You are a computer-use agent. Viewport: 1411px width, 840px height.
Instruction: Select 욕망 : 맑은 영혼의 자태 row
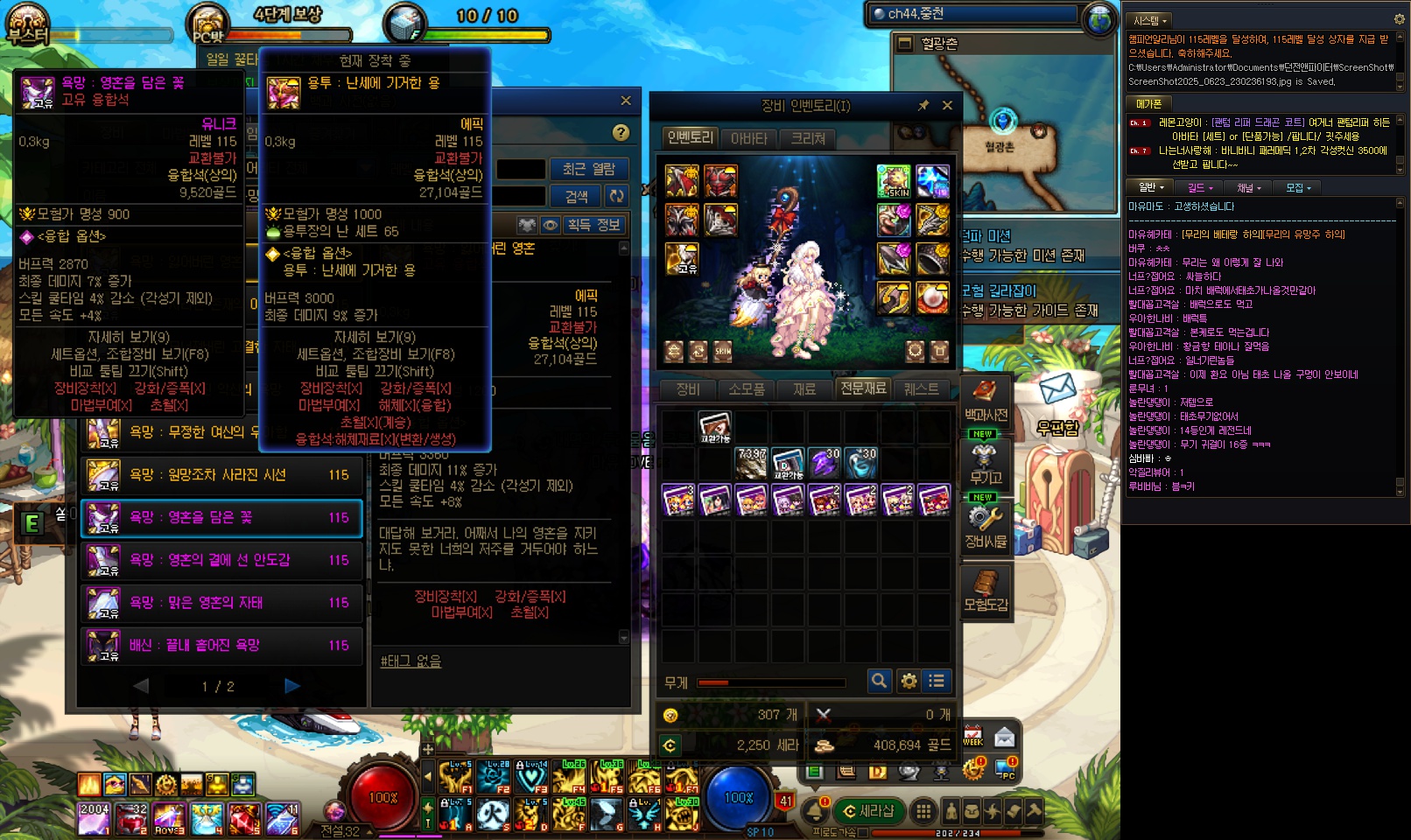[221, 603]
